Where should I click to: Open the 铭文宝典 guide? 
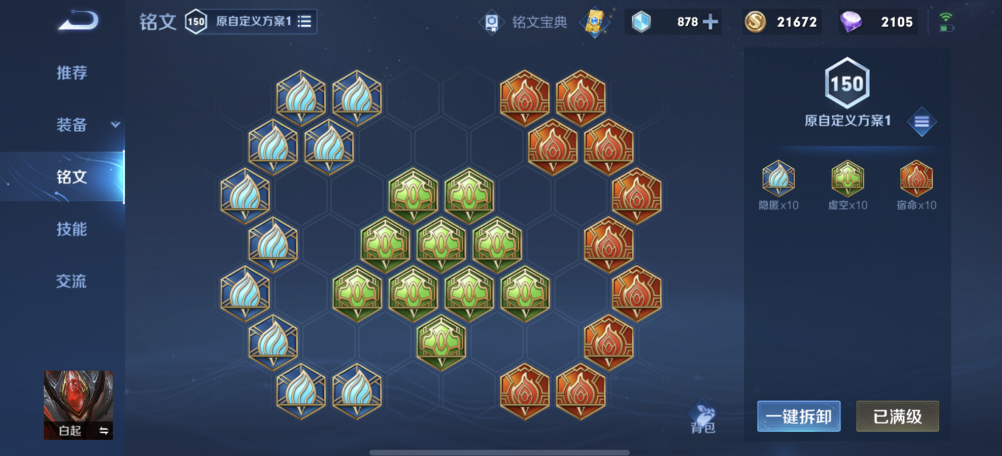click(526, 21)
